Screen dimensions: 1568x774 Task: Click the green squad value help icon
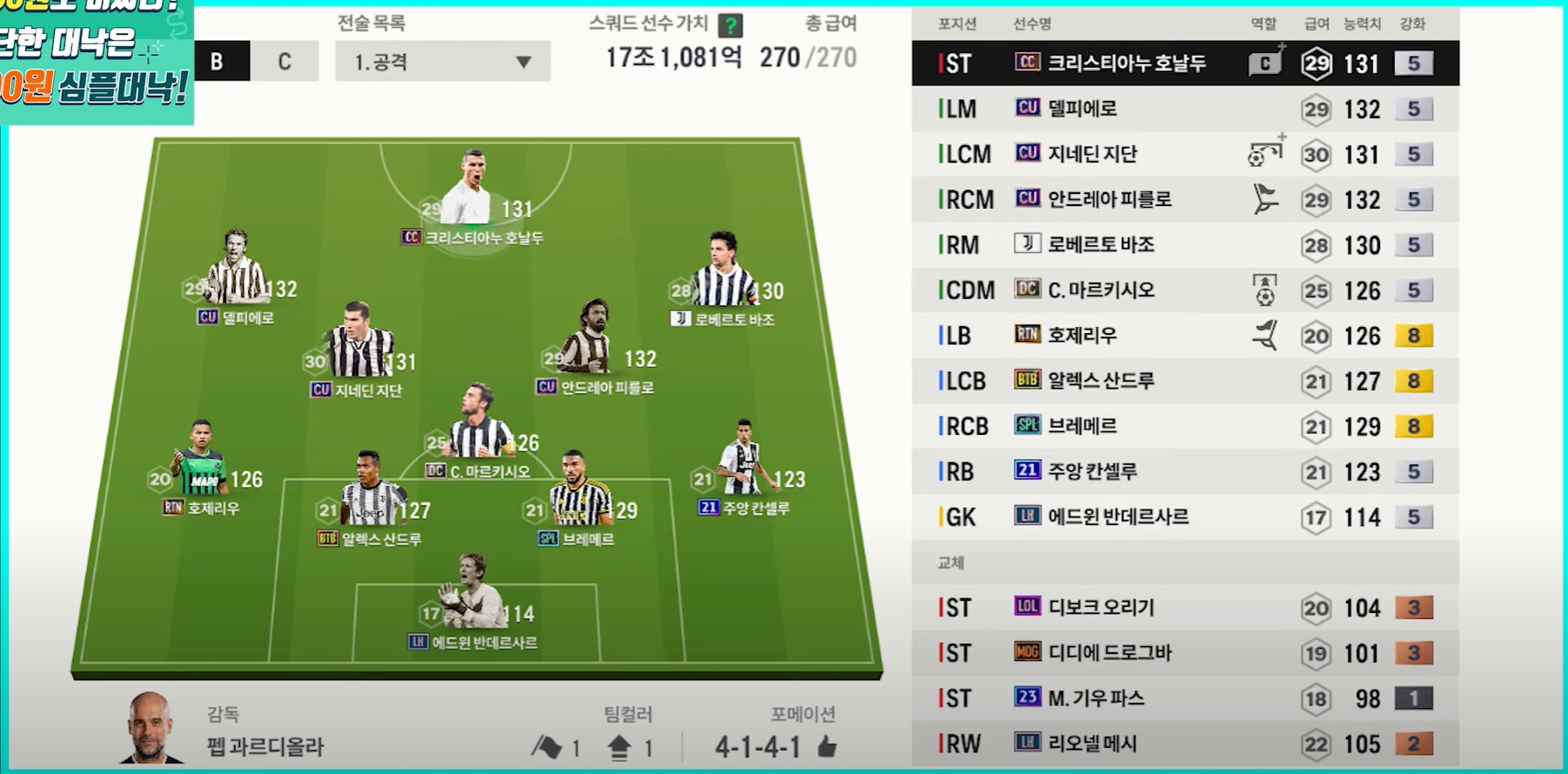click(731, 25)
